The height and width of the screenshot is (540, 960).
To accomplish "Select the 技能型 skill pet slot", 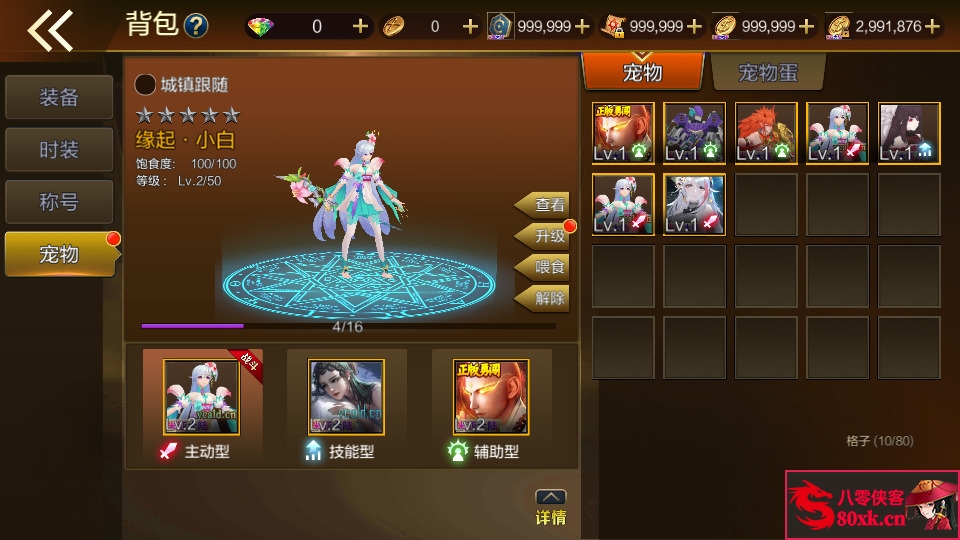I will tap(346, 398).
